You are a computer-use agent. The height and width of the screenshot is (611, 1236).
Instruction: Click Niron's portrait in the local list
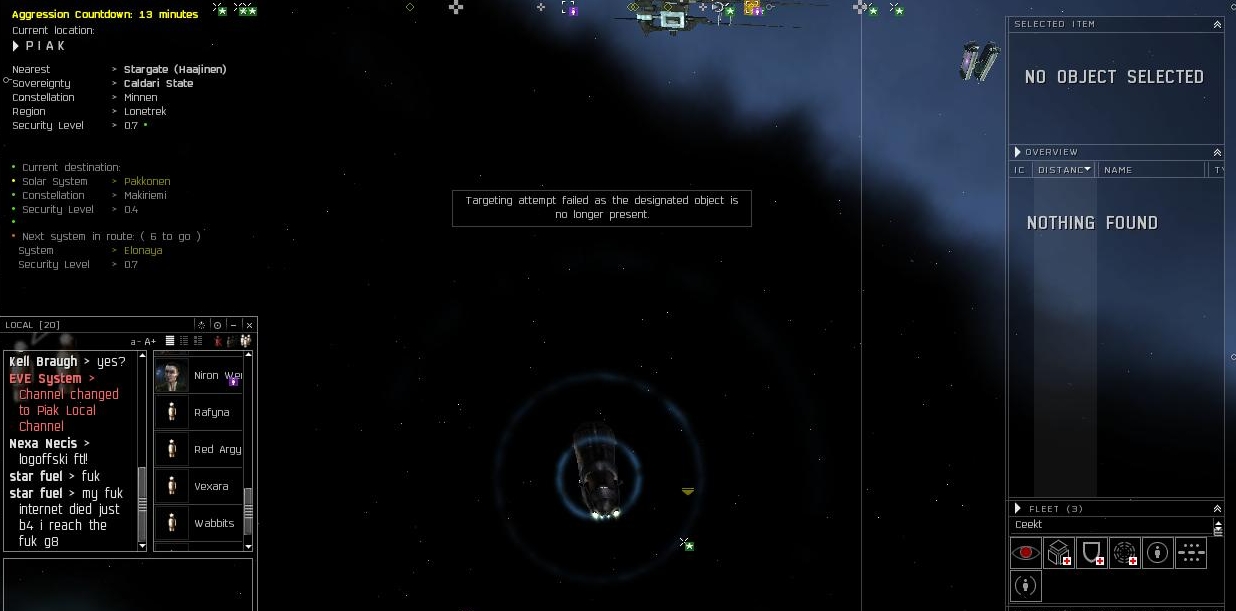tap(172, 376)
